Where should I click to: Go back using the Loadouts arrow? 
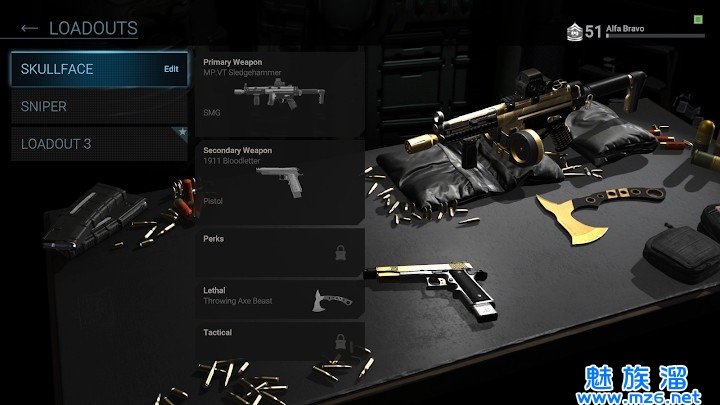[29, 28]
